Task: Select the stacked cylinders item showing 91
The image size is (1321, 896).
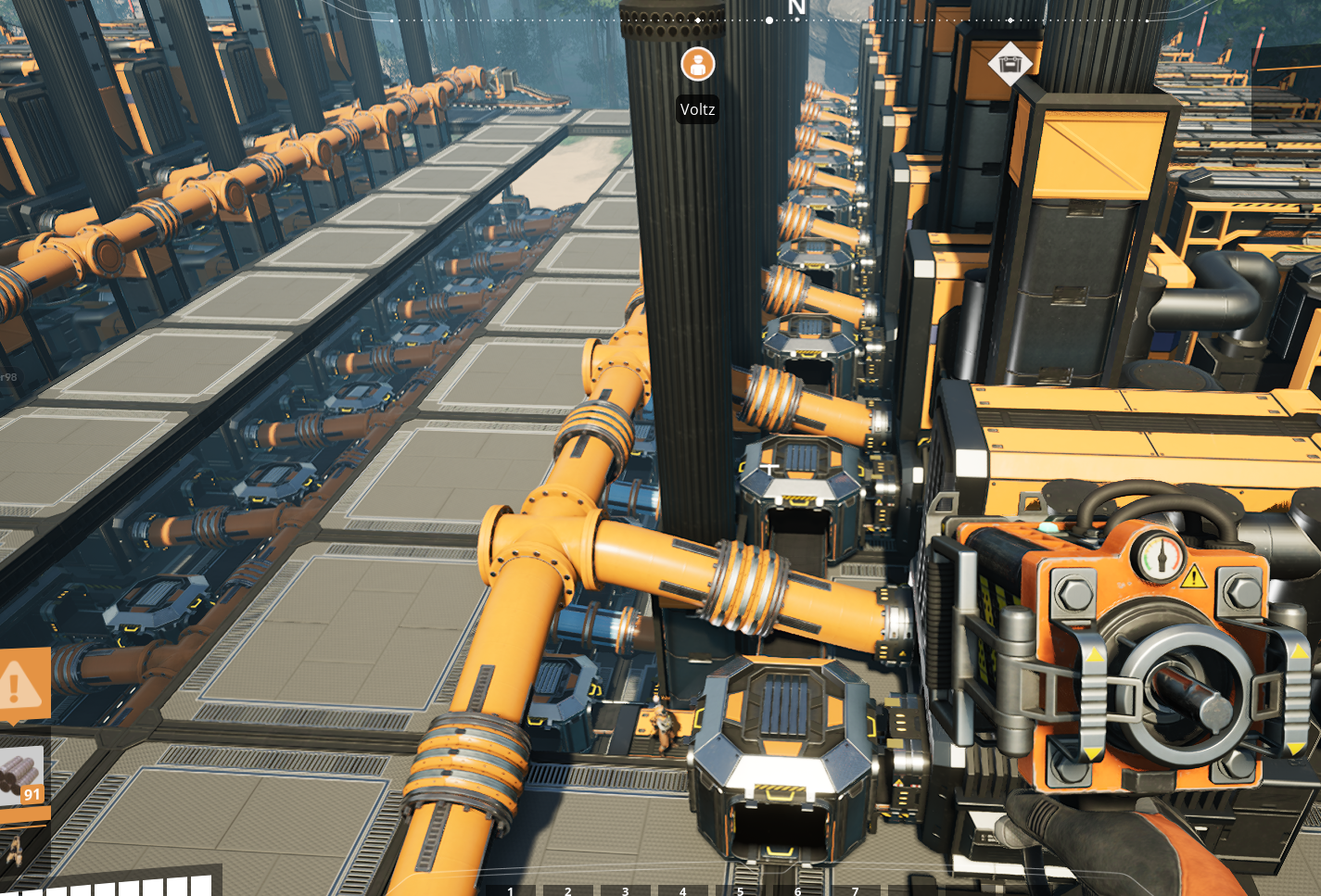Action: [x=21, y=775]
